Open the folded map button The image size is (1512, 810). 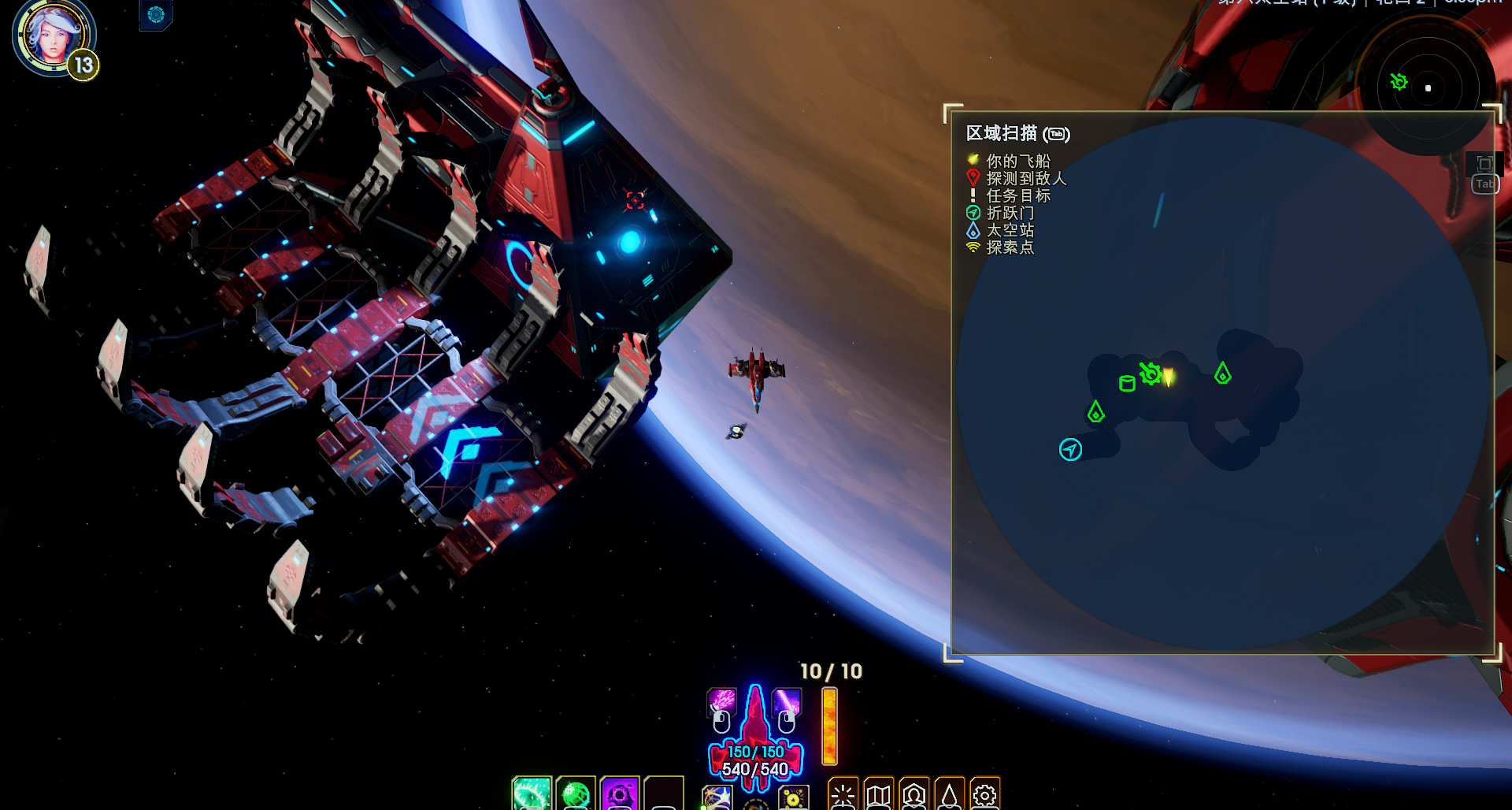(x=879, y=795)
